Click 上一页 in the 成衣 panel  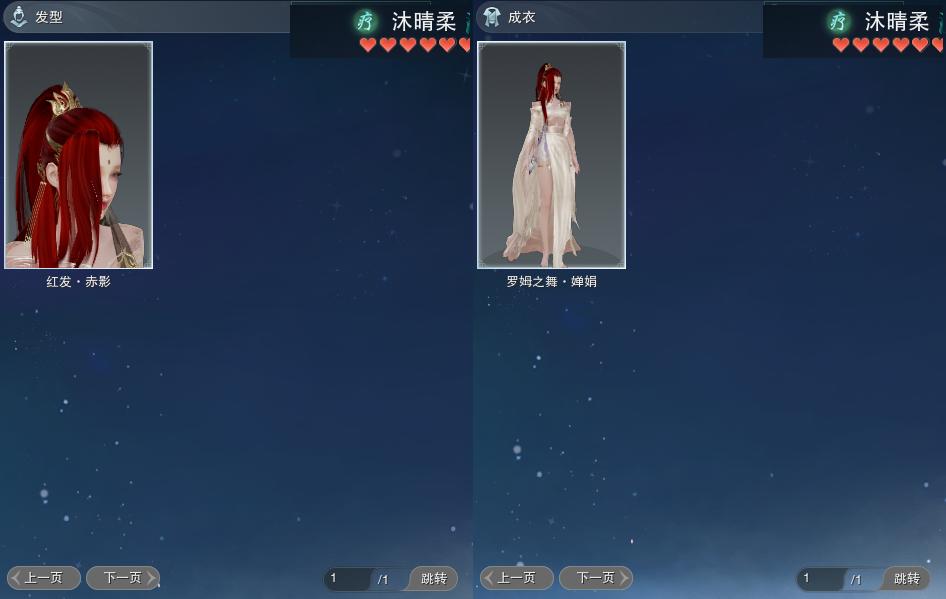[x=517, y=578]
